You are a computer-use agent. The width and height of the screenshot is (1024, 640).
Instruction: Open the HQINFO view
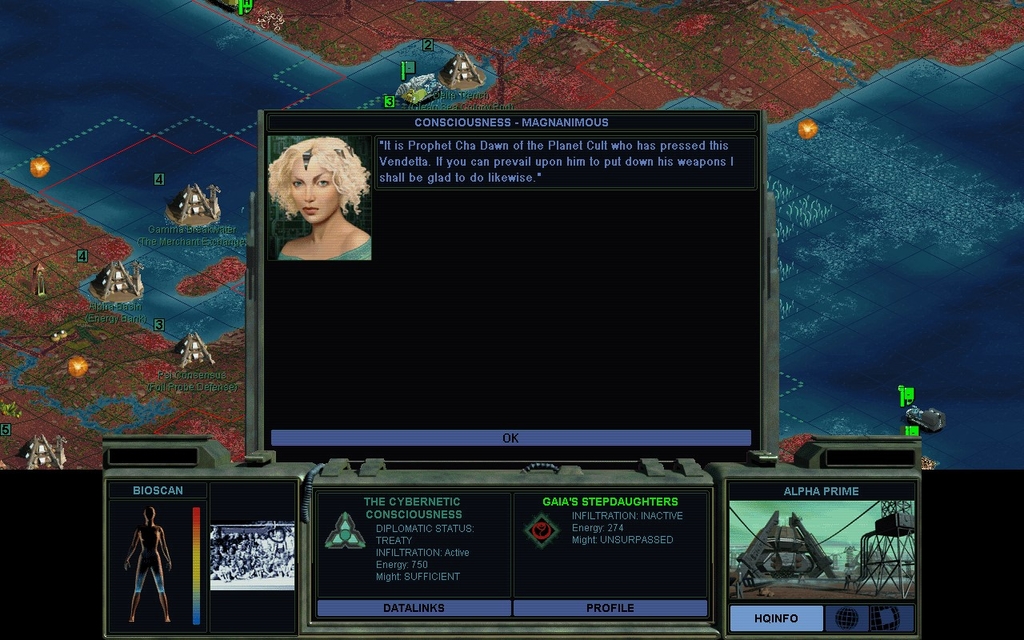coord(776,619)
